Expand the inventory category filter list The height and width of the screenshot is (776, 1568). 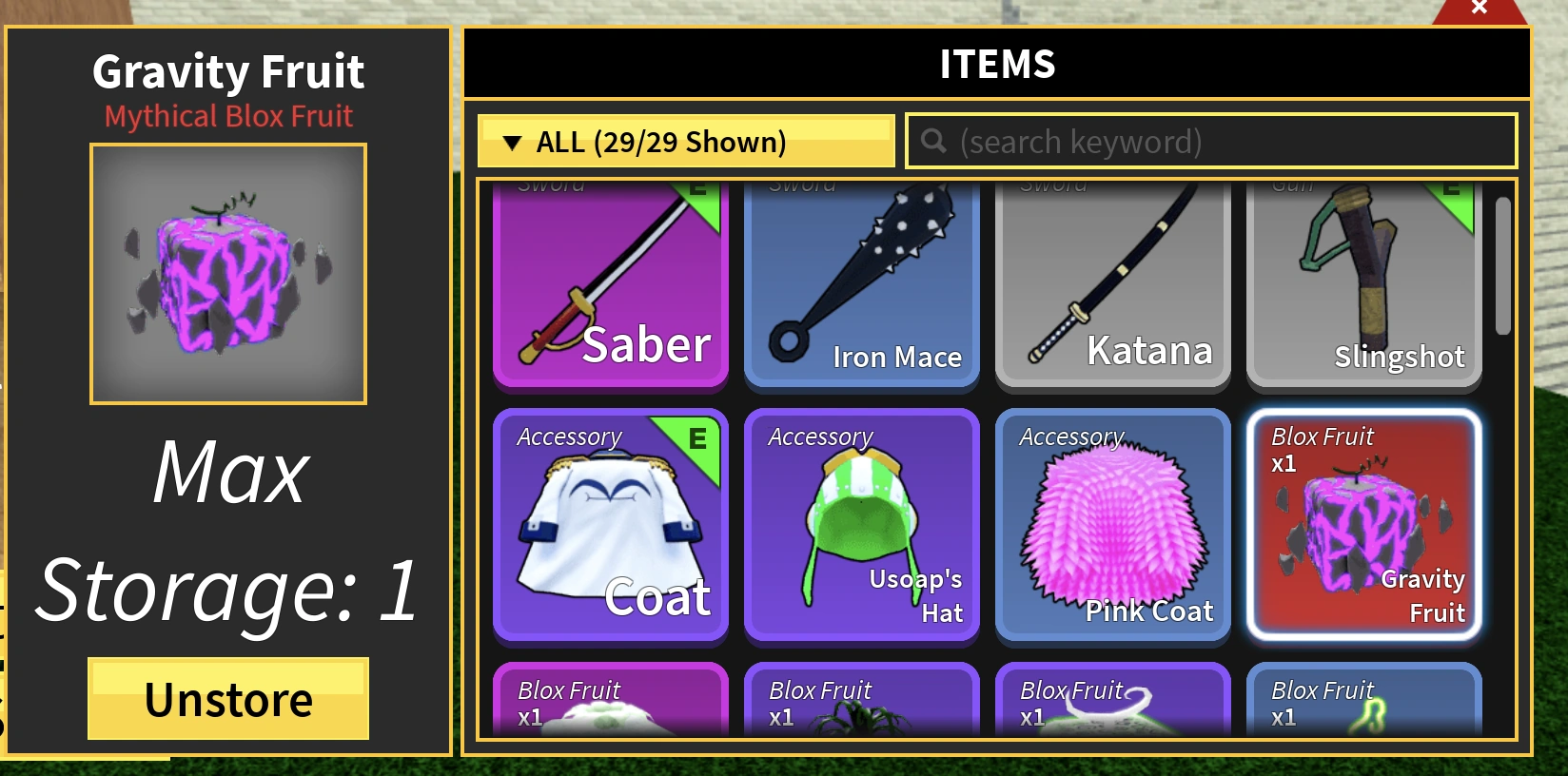click(x=684, y=141)
